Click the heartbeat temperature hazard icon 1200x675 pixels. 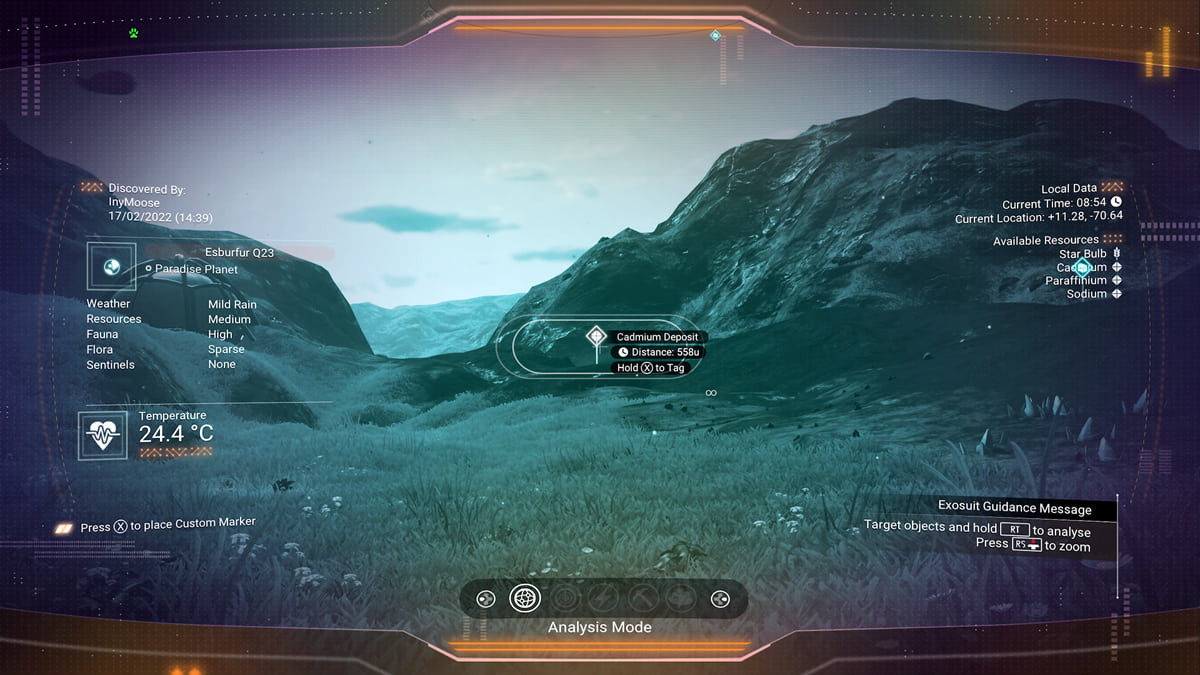[x=103, y=436]
